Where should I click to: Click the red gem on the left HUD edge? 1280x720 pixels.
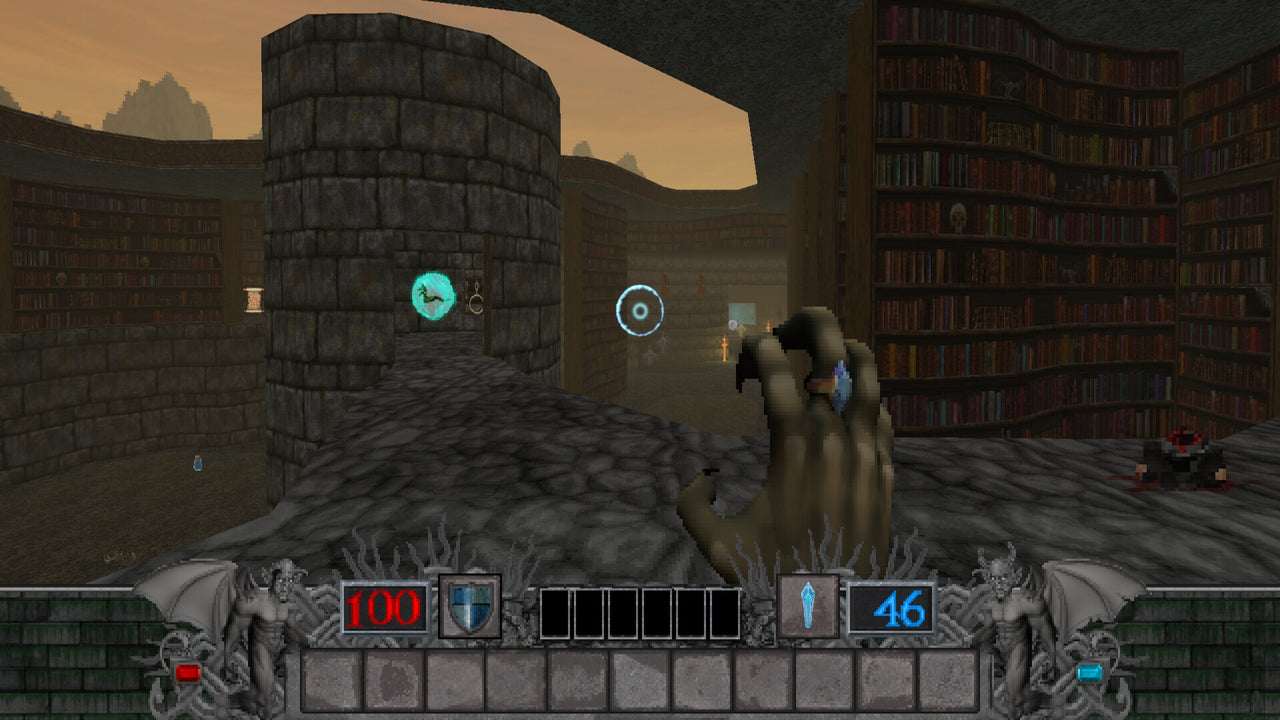click(x=189, y=674)
